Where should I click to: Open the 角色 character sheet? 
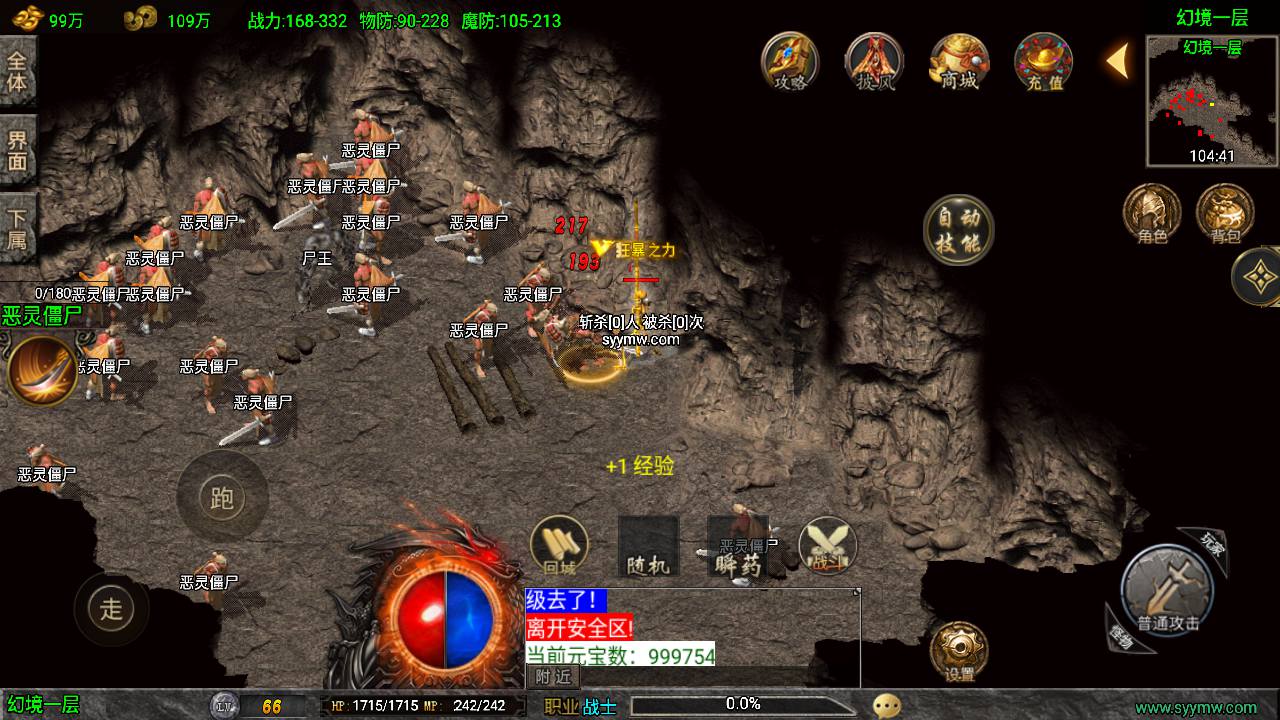pos(1152,213)
